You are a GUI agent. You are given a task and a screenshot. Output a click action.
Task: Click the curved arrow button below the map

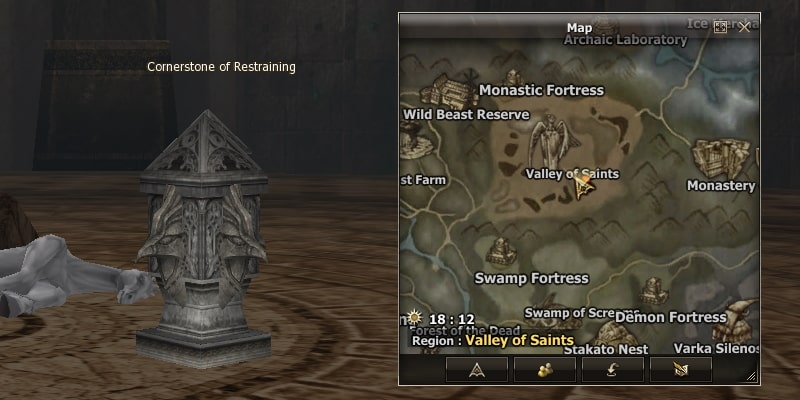tap(613, 368)
